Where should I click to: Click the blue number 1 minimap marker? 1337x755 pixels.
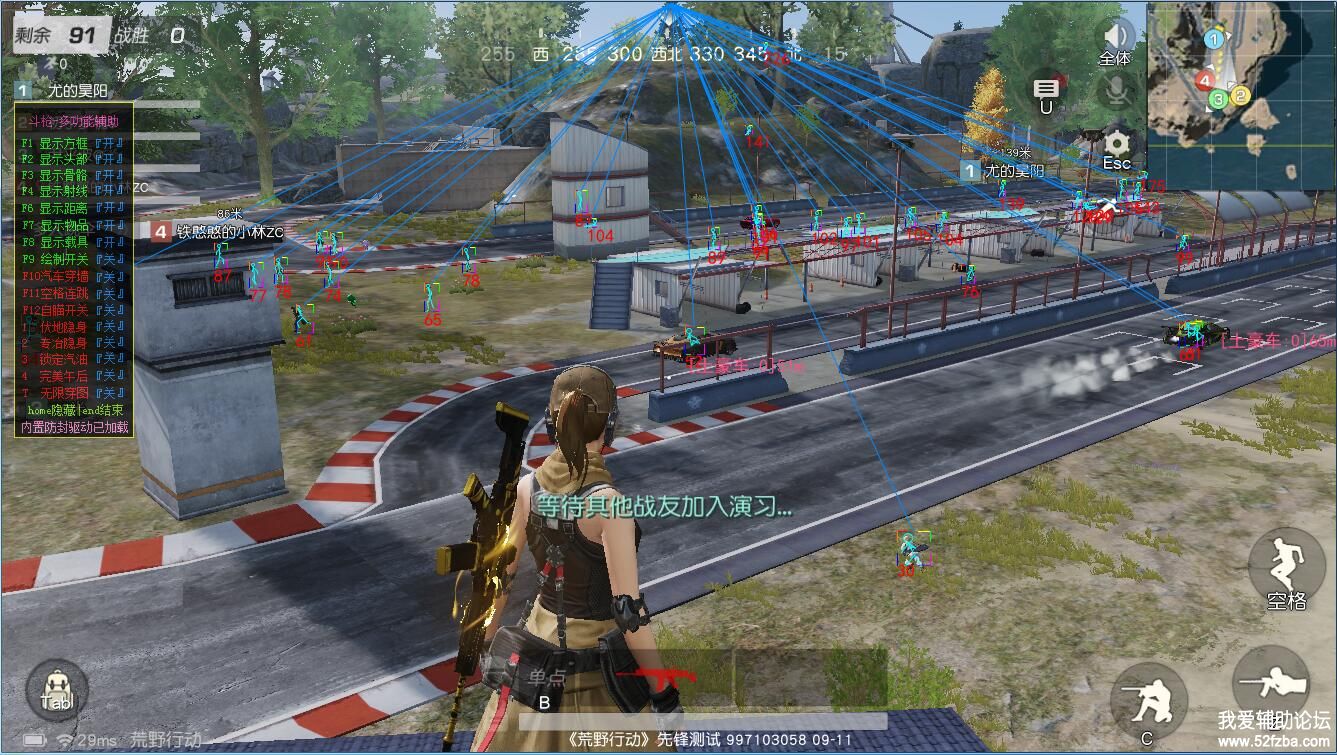click(x=1213, y=39)
